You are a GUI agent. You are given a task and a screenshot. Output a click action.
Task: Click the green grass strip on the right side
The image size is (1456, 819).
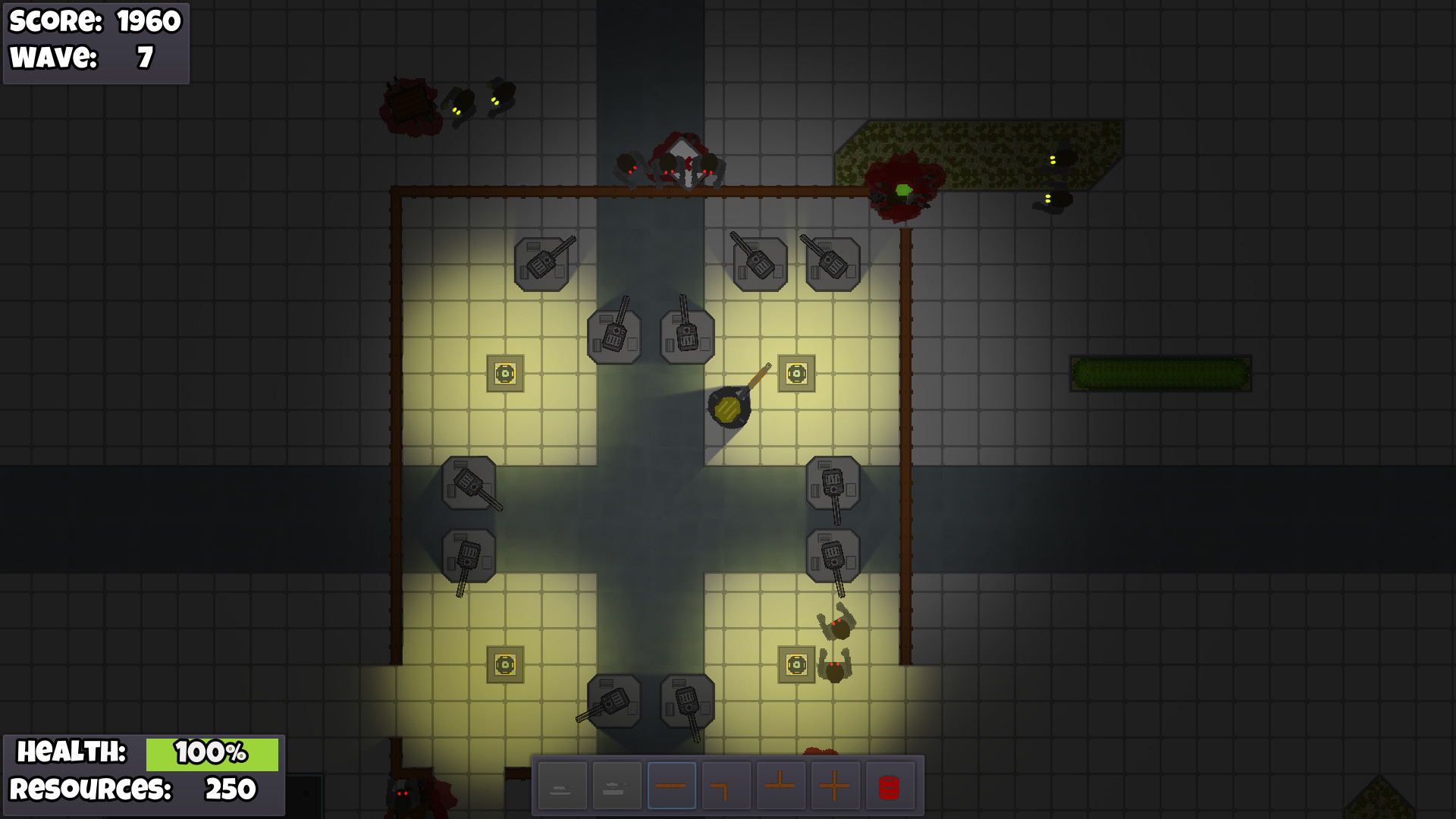tap(1160, 372)
